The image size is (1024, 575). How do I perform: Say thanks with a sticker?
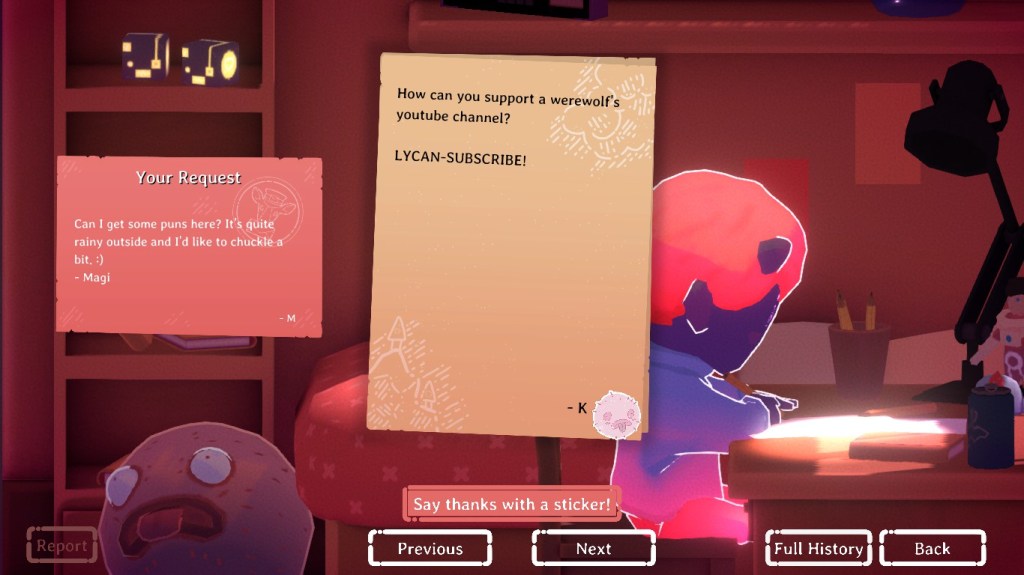pos(511,504)
